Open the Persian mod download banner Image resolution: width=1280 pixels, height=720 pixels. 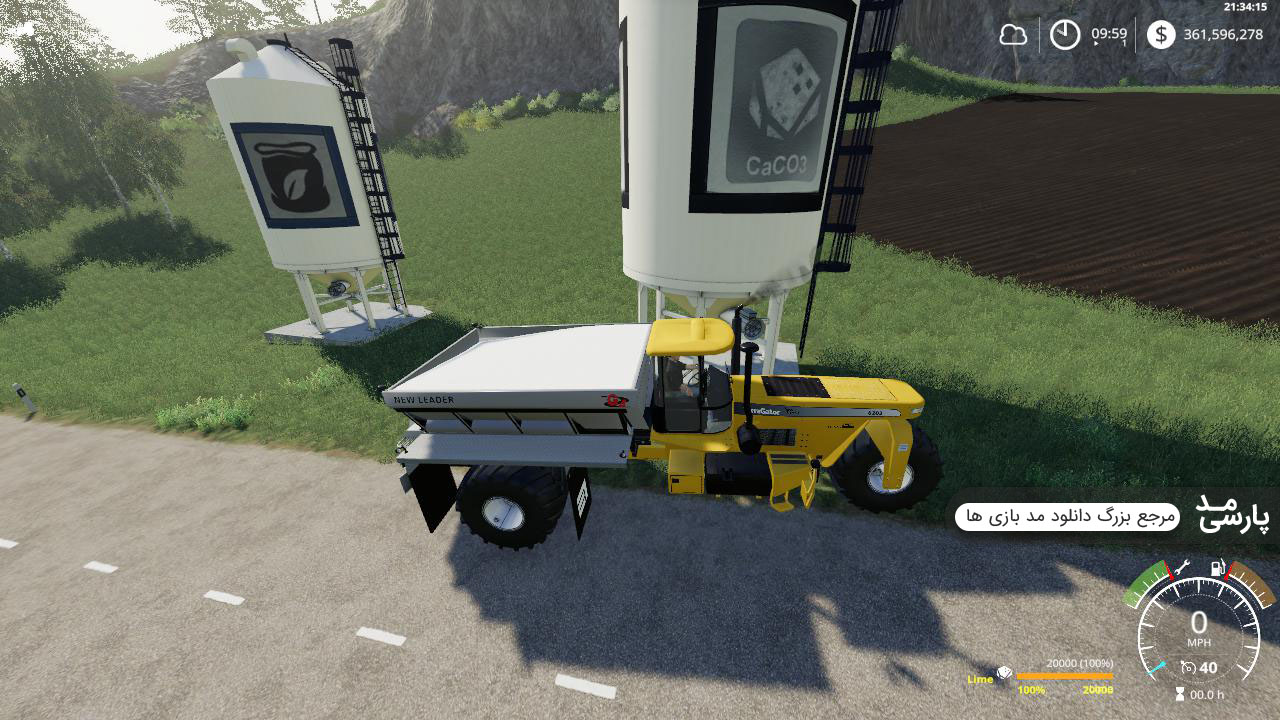[x=1067, y=517]
